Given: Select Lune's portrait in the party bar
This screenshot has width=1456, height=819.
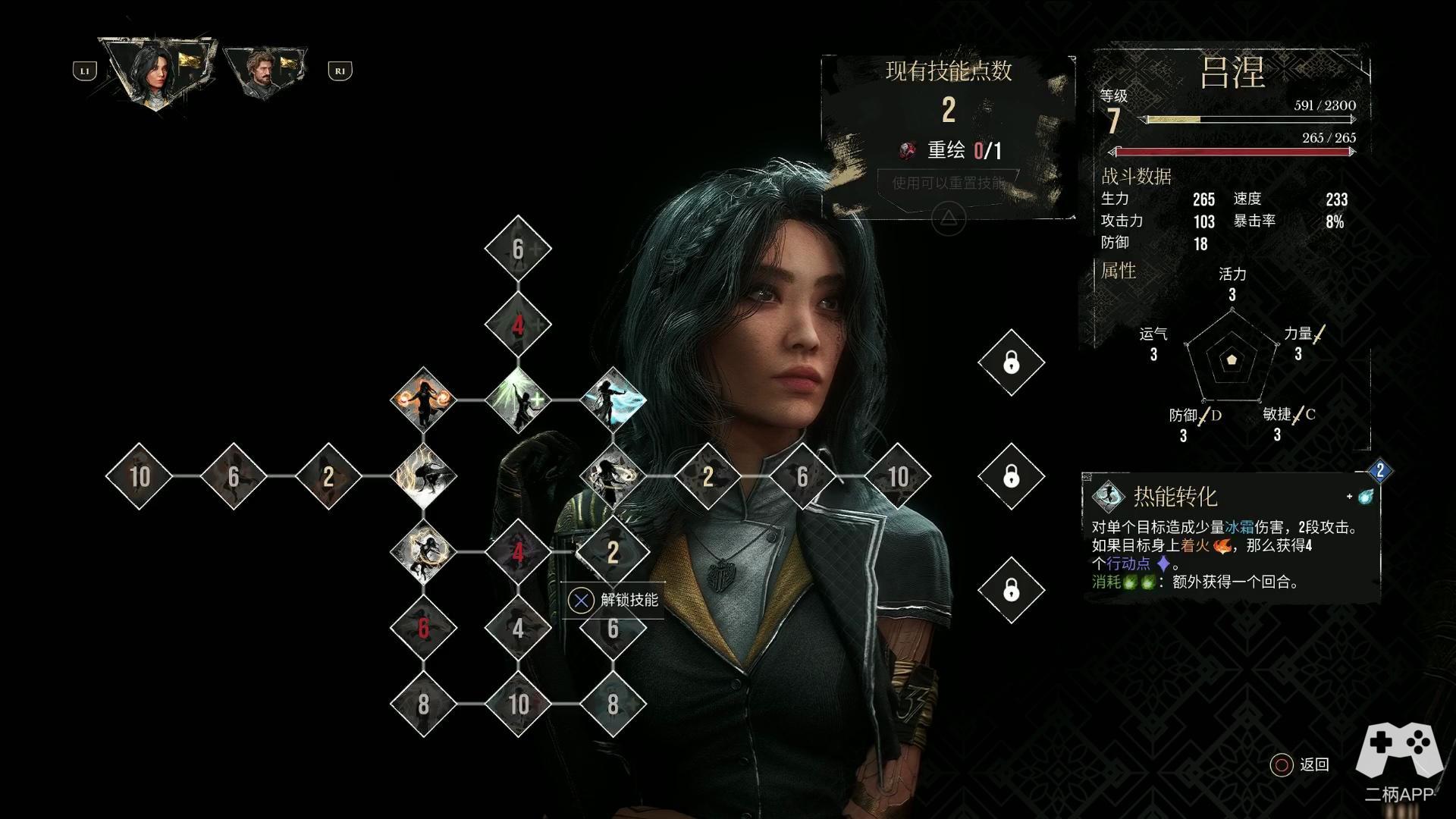Looking at the screenshot, I should click(x=158, y=71).
